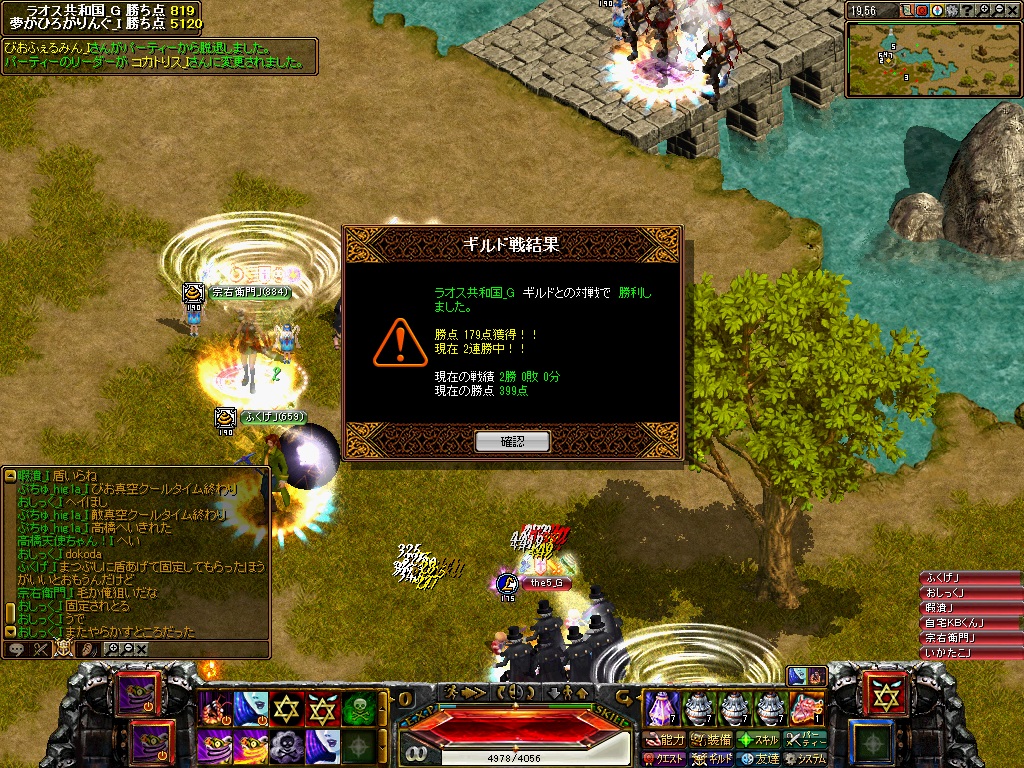The width and height of the screenshot is (1024, 768).
Task: Open the システム (system) menu
Action: tap(805, 759)
